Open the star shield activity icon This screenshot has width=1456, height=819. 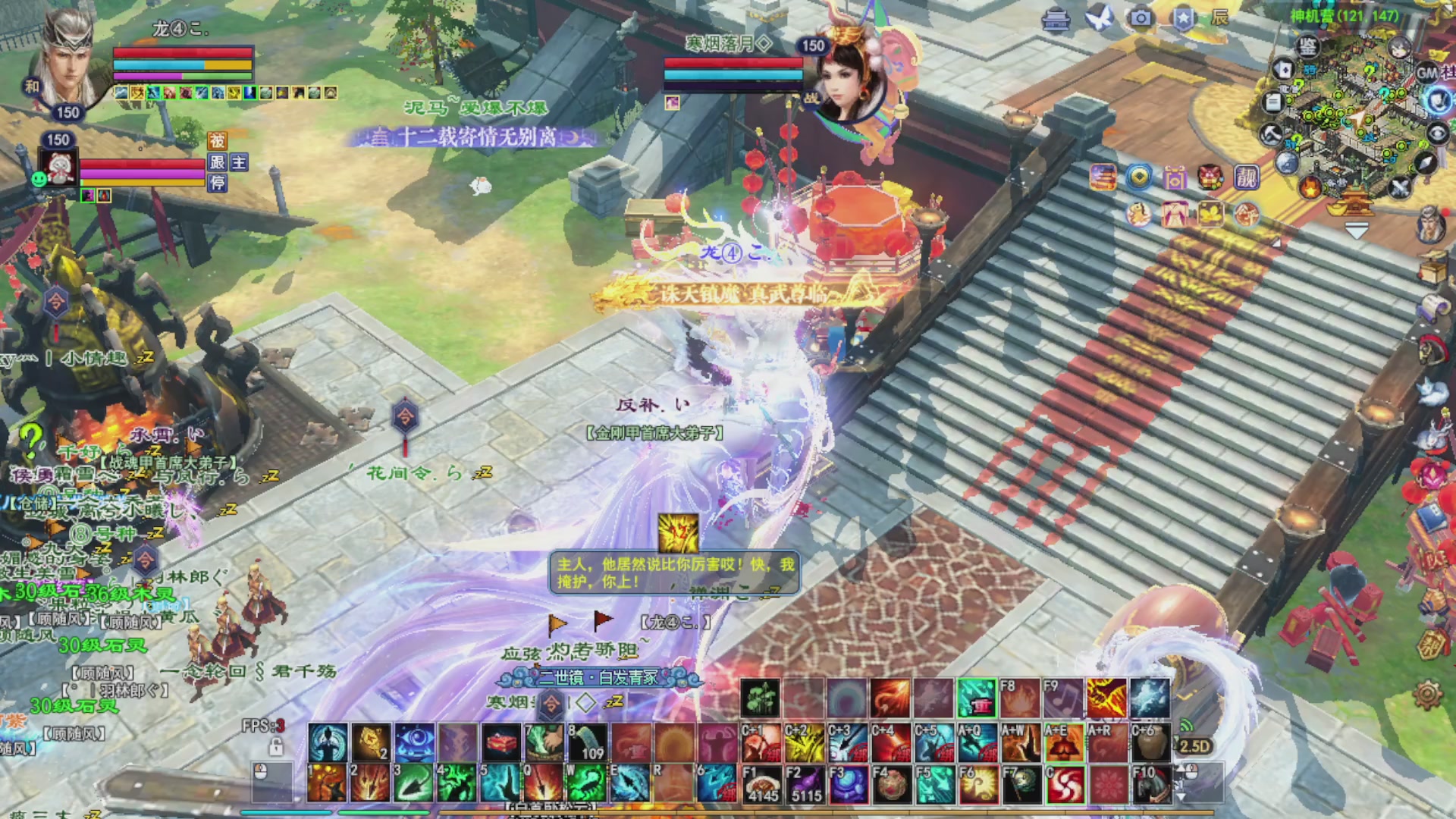tap(1185, 17)
